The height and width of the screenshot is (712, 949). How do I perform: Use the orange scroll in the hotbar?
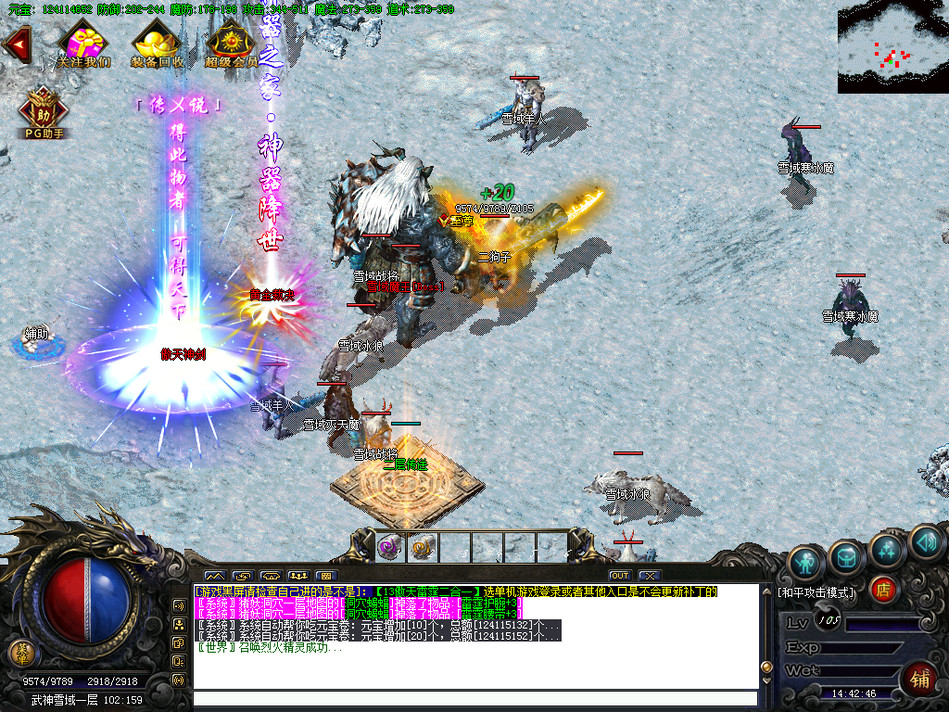pyautogui.click(x=422, y=547)
